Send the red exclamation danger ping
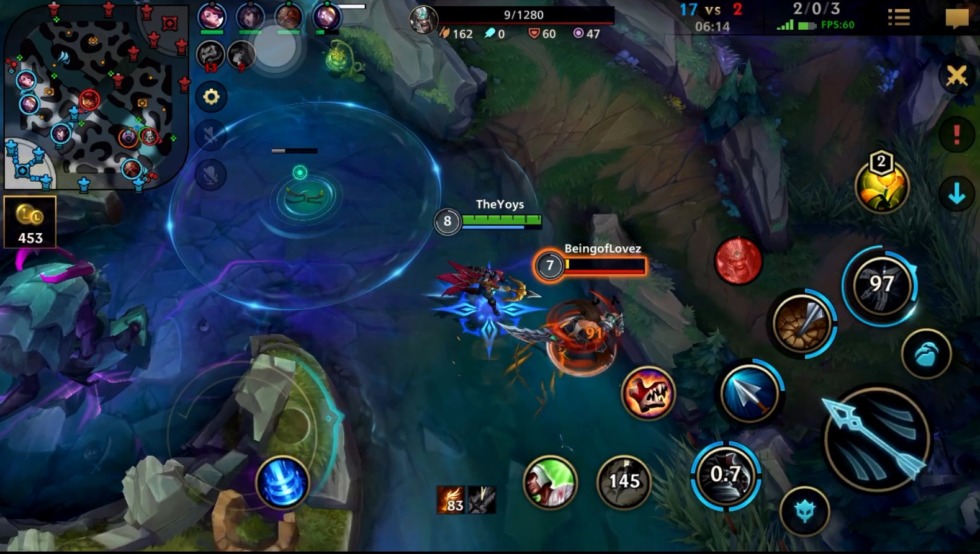 point(956,135)
